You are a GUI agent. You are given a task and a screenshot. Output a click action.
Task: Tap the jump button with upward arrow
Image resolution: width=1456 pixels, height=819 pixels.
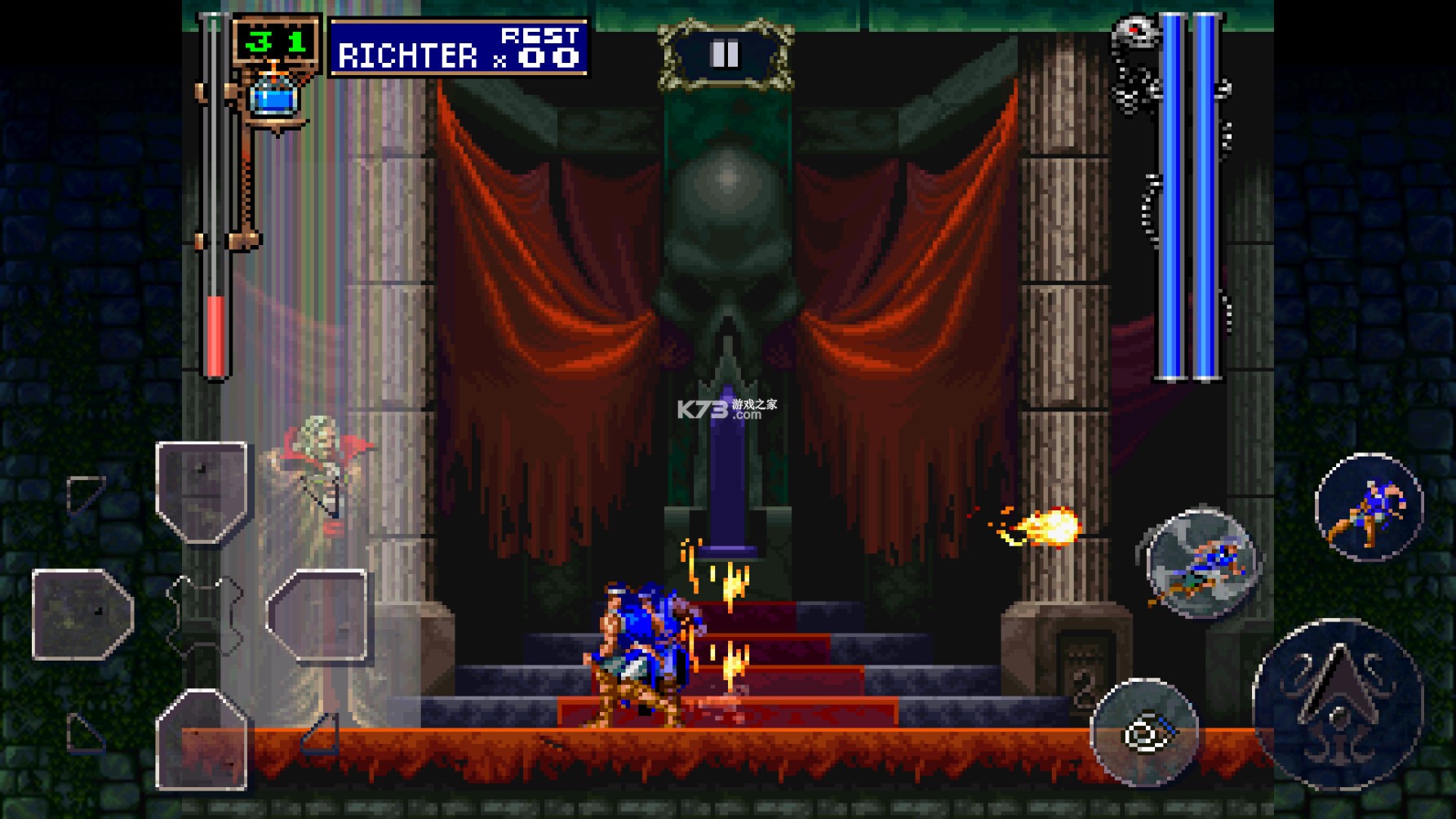coord(1338,704)
